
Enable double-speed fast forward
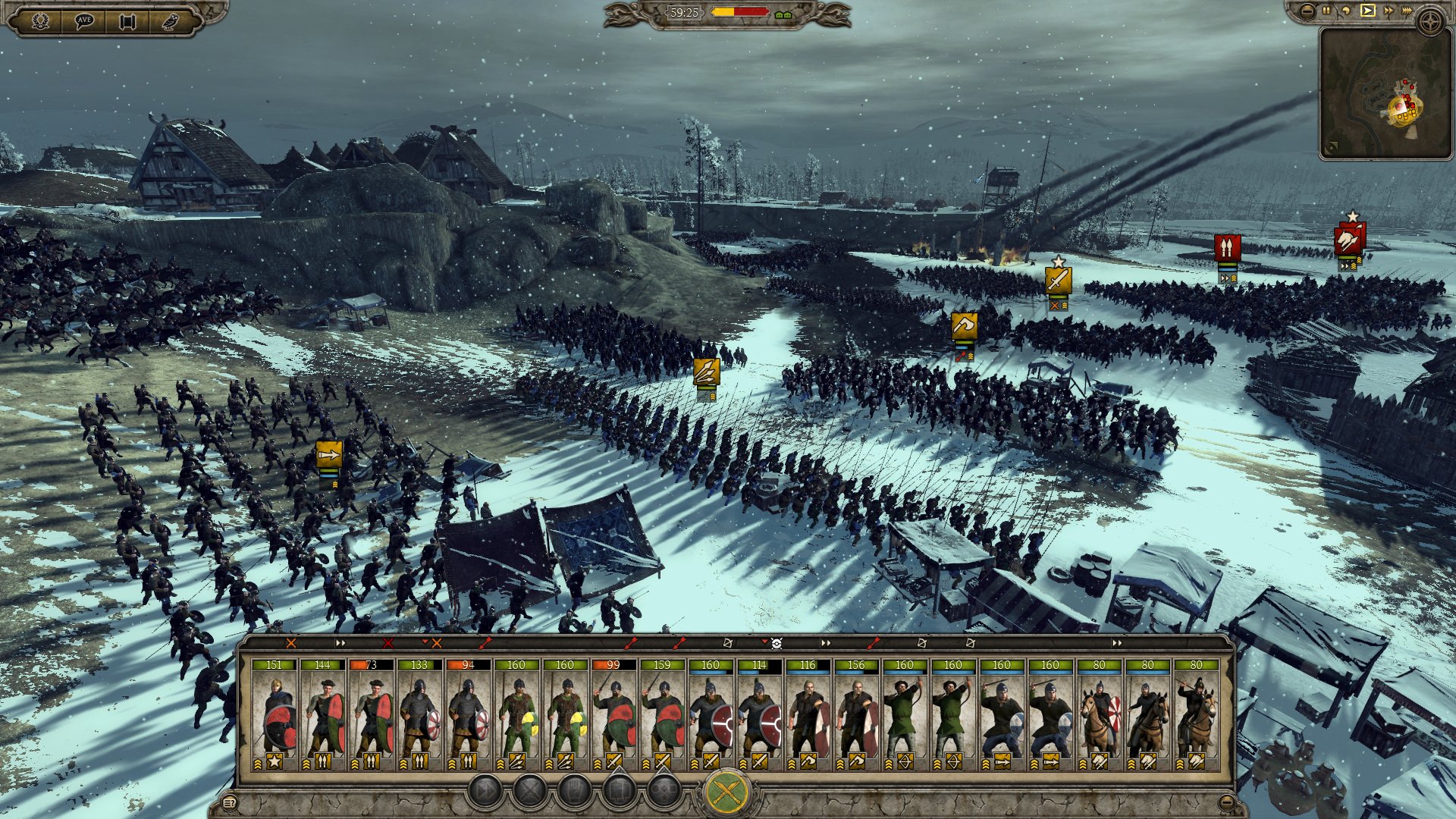[x=1389, y=10]
